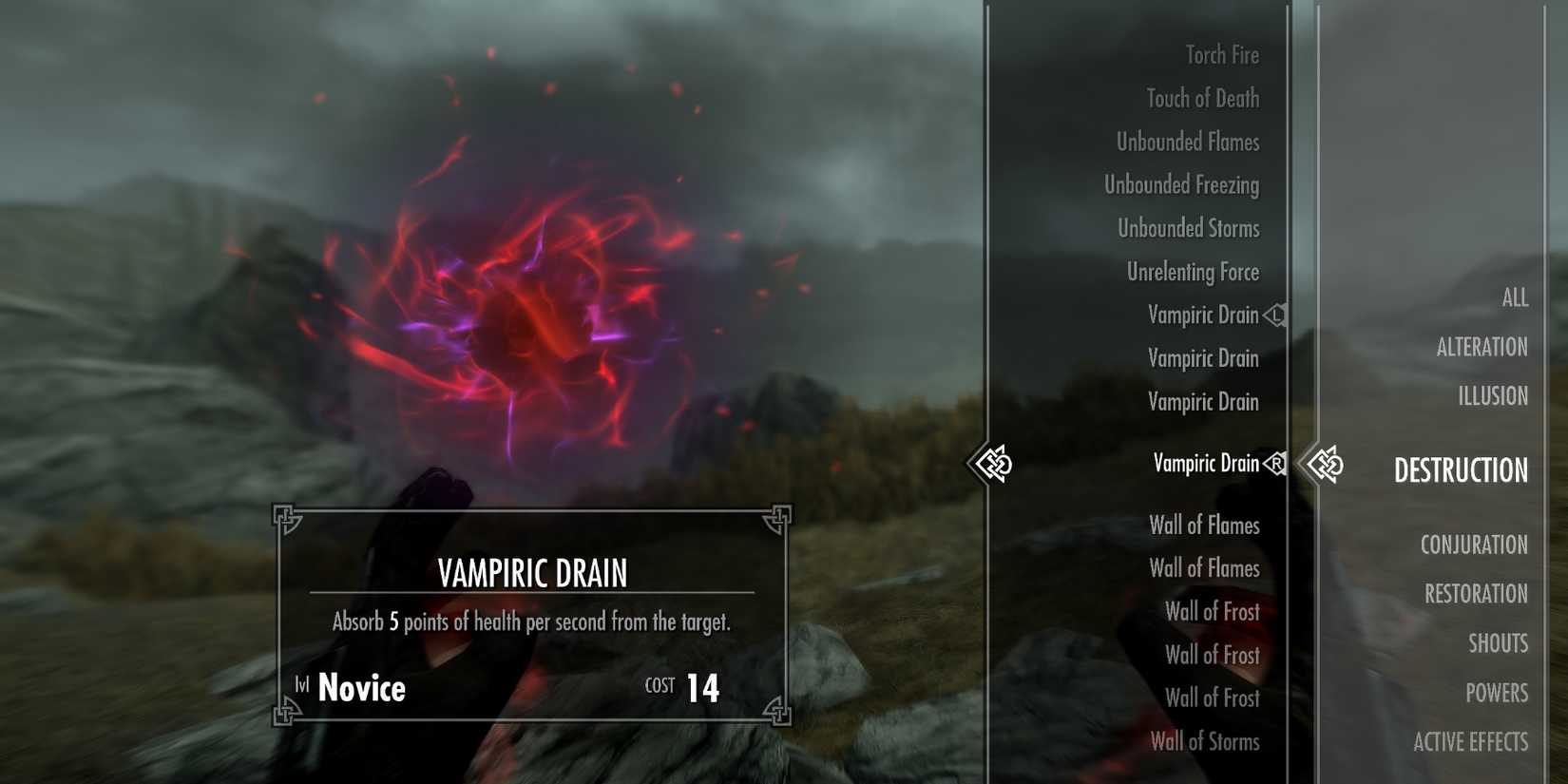Image resolution: width=1568 pixels, height=784 pixels.
Task: Select the ornate emblem beside the DESTRUCTION heading
Action: [1329, 464]
